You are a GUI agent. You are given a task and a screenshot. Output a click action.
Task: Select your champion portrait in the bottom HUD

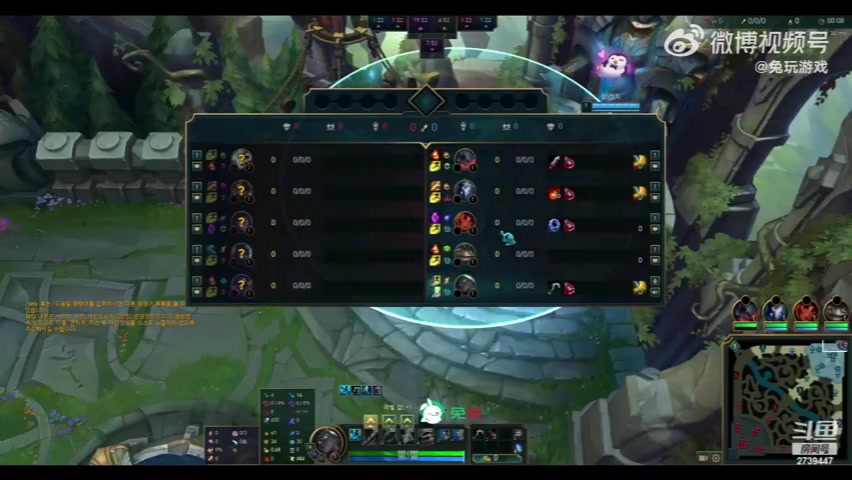[x=326, y=441]
